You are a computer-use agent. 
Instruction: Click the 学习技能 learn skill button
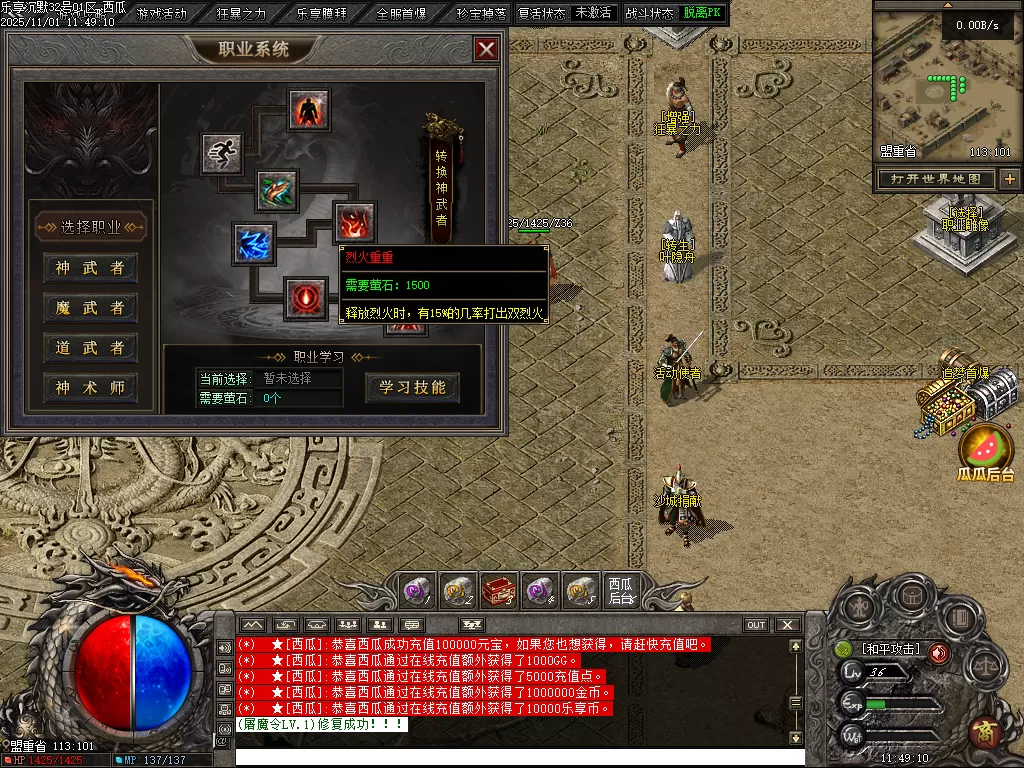click(412, 387)
